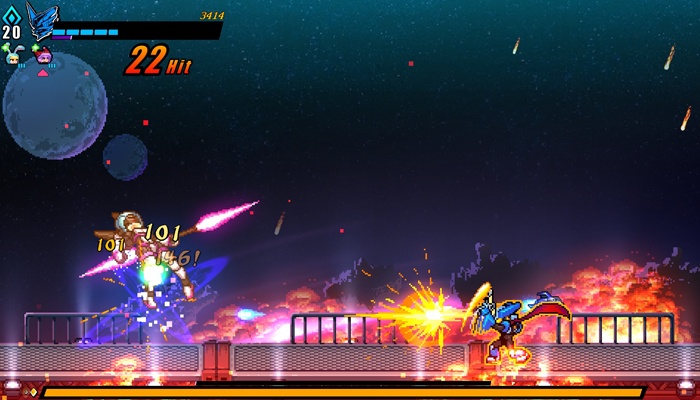This screenshot has width=700, height=400.
Task: Select the blue bunny-eared companion icon
Action: coord(13,56)
